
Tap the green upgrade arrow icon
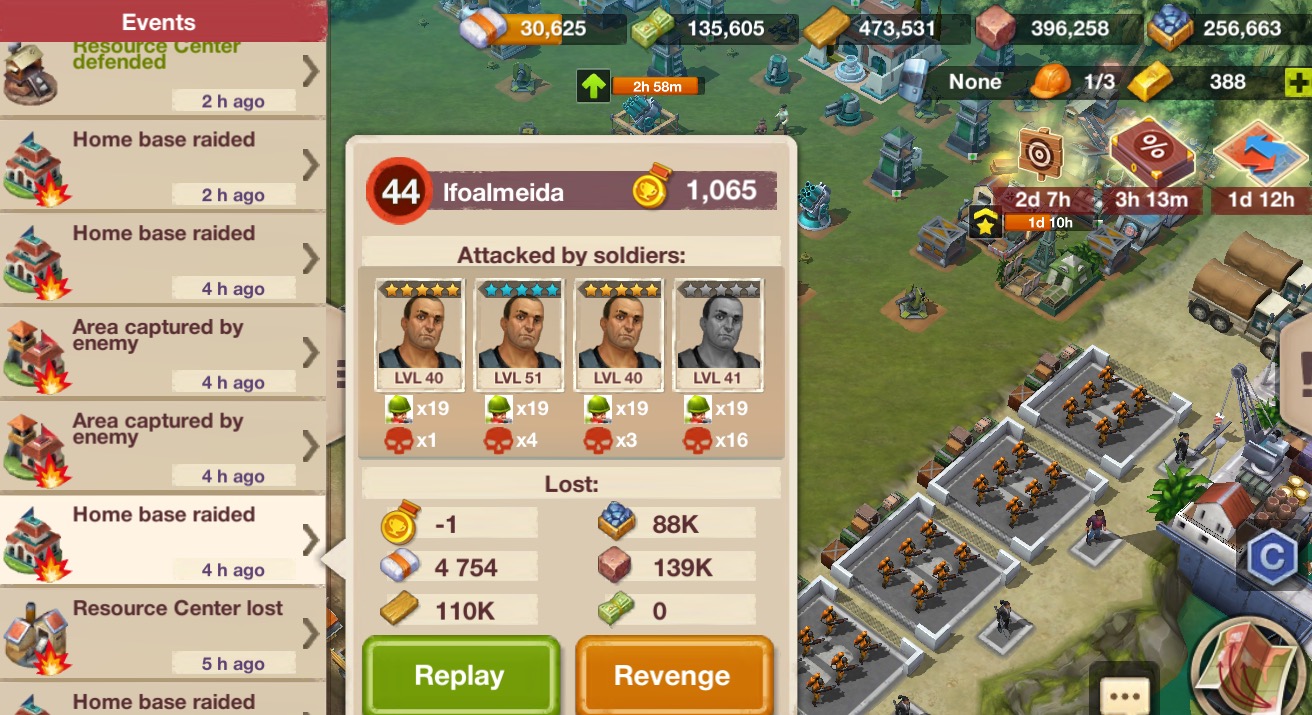593,86
